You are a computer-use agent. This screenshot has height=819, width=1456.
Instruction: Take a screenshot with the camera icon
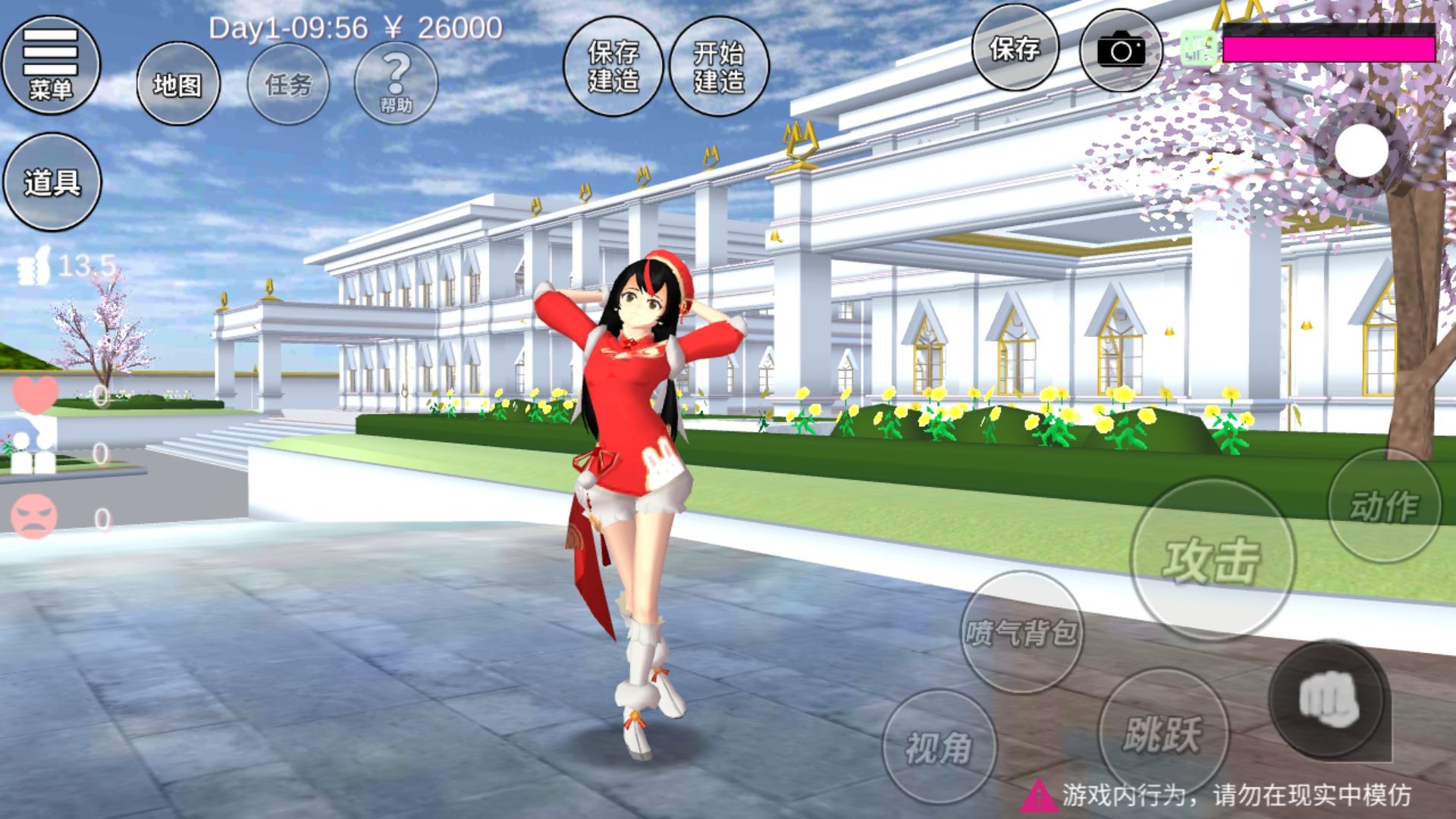click(x=1121, y=51)
